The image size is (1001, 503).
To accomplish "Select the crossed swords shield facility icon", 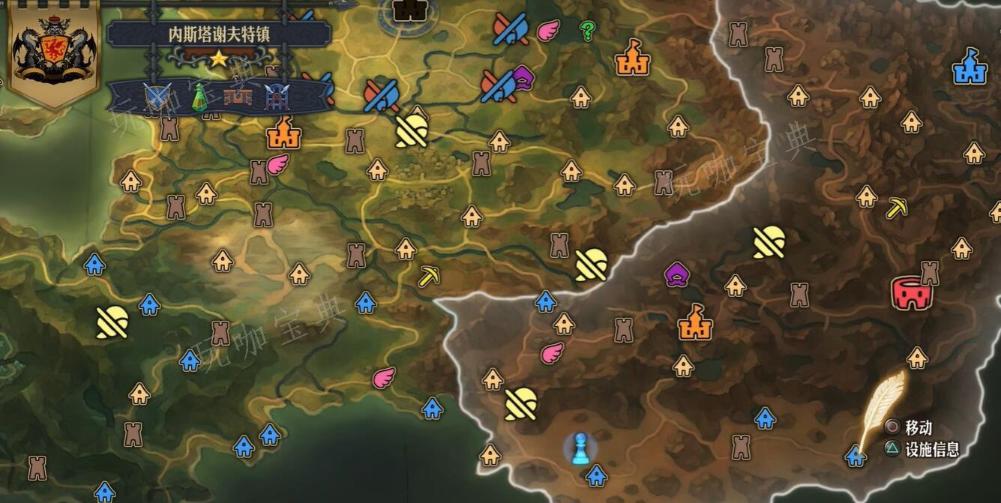I will click(x=157, y=97).
